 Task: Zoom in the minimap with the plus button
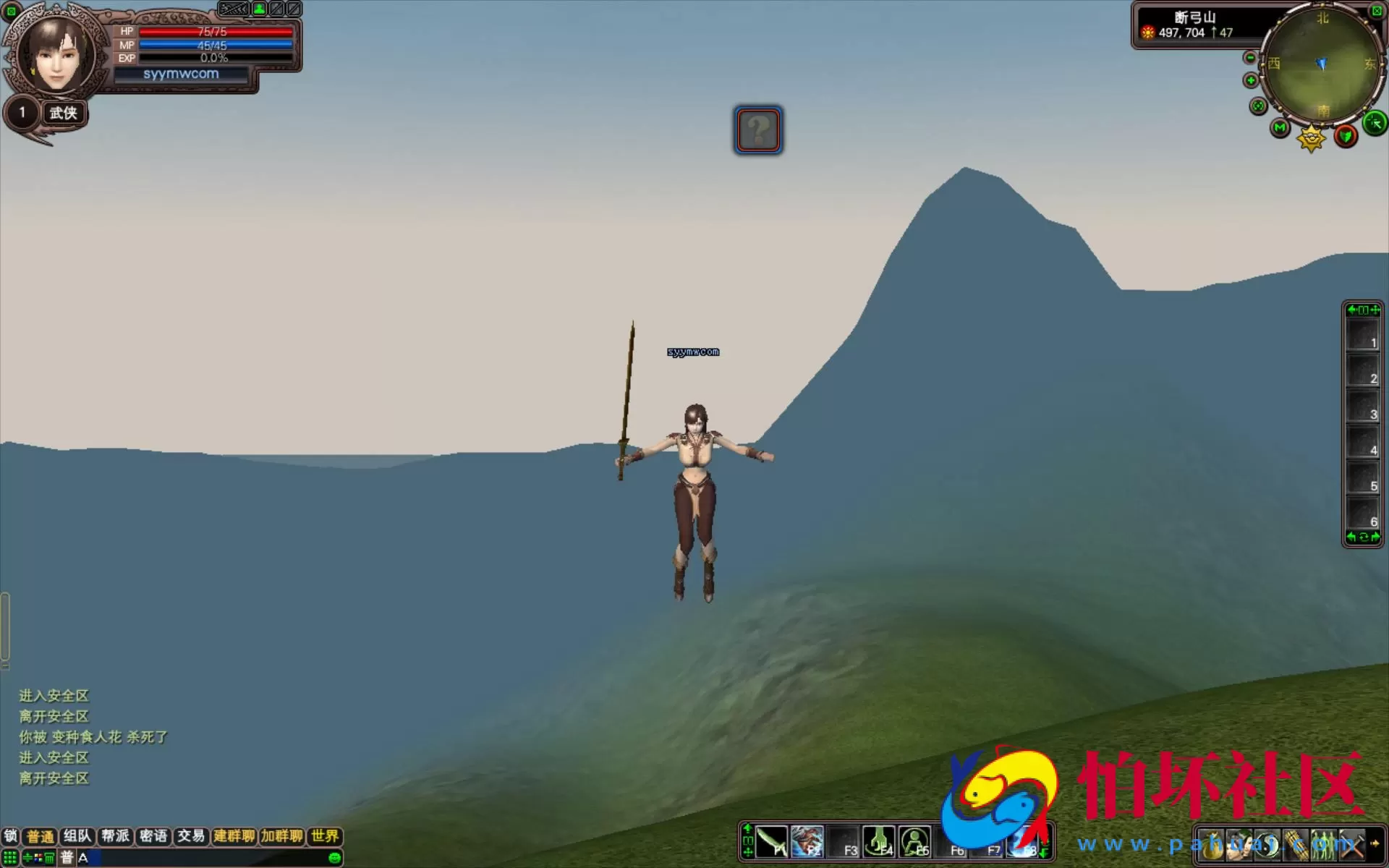click(x=1251, y=80)
